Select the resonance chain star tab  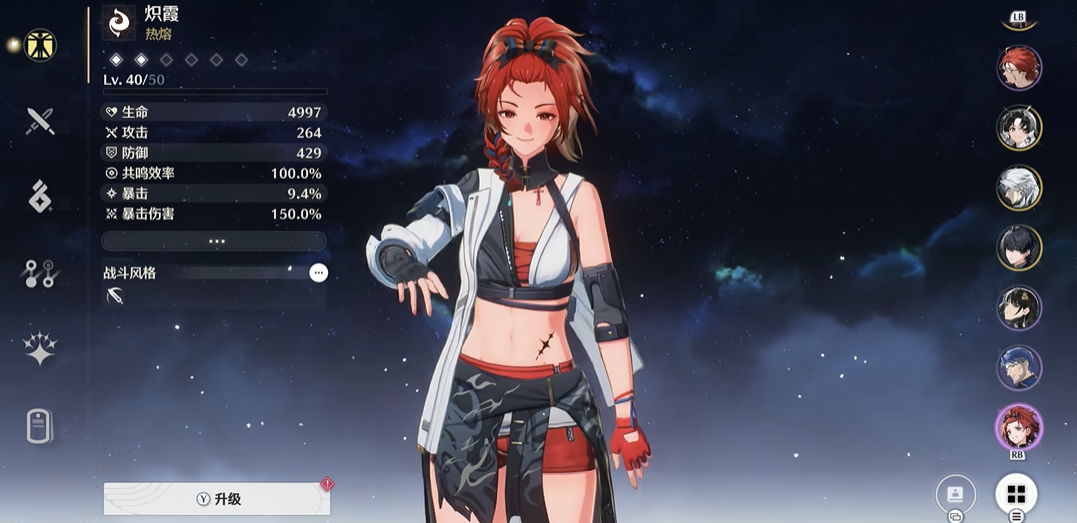pyautogui.click(x=40, y=349)
